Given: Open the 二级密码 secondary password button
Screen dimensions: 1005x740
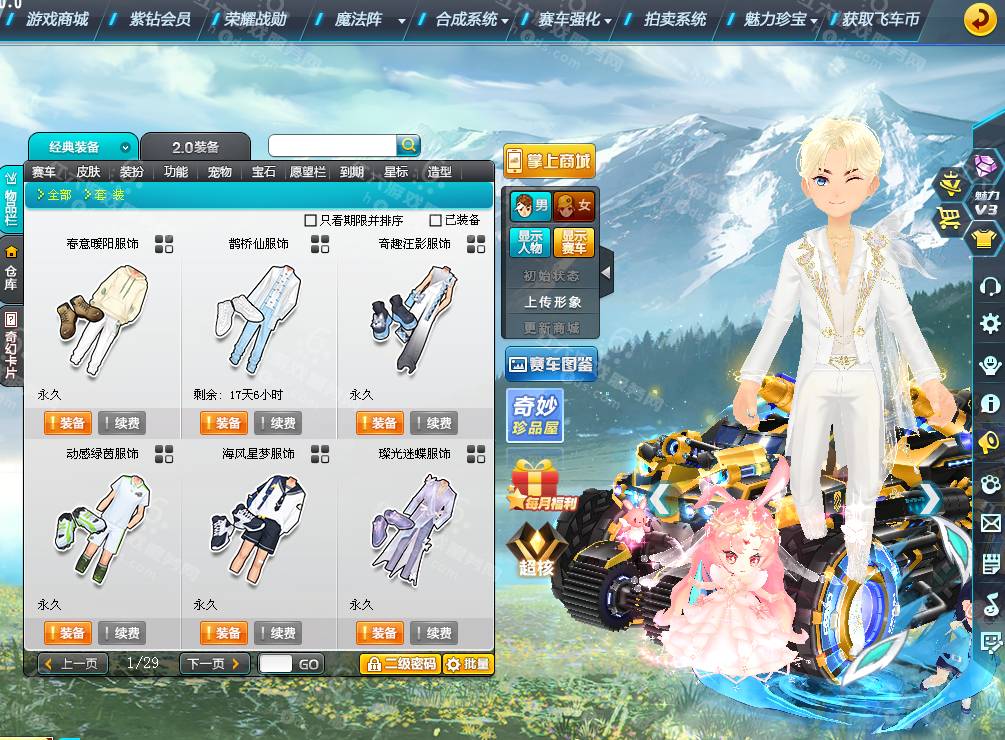Looking at the screenshot, I should click(x=400, y=664).
